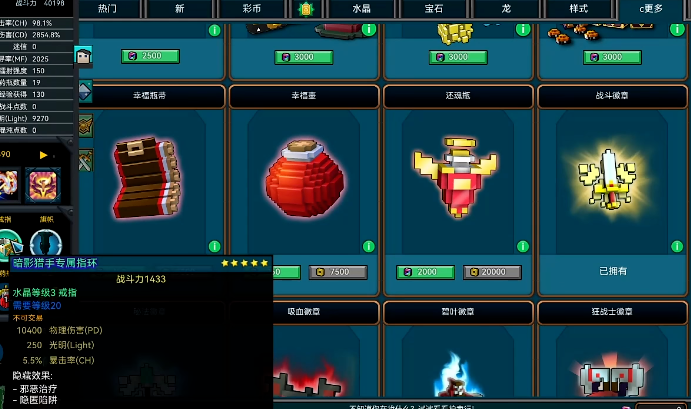Open the c更多 tab
The width and height of the screenshot is (691, 409).
(x=651, y=8)
